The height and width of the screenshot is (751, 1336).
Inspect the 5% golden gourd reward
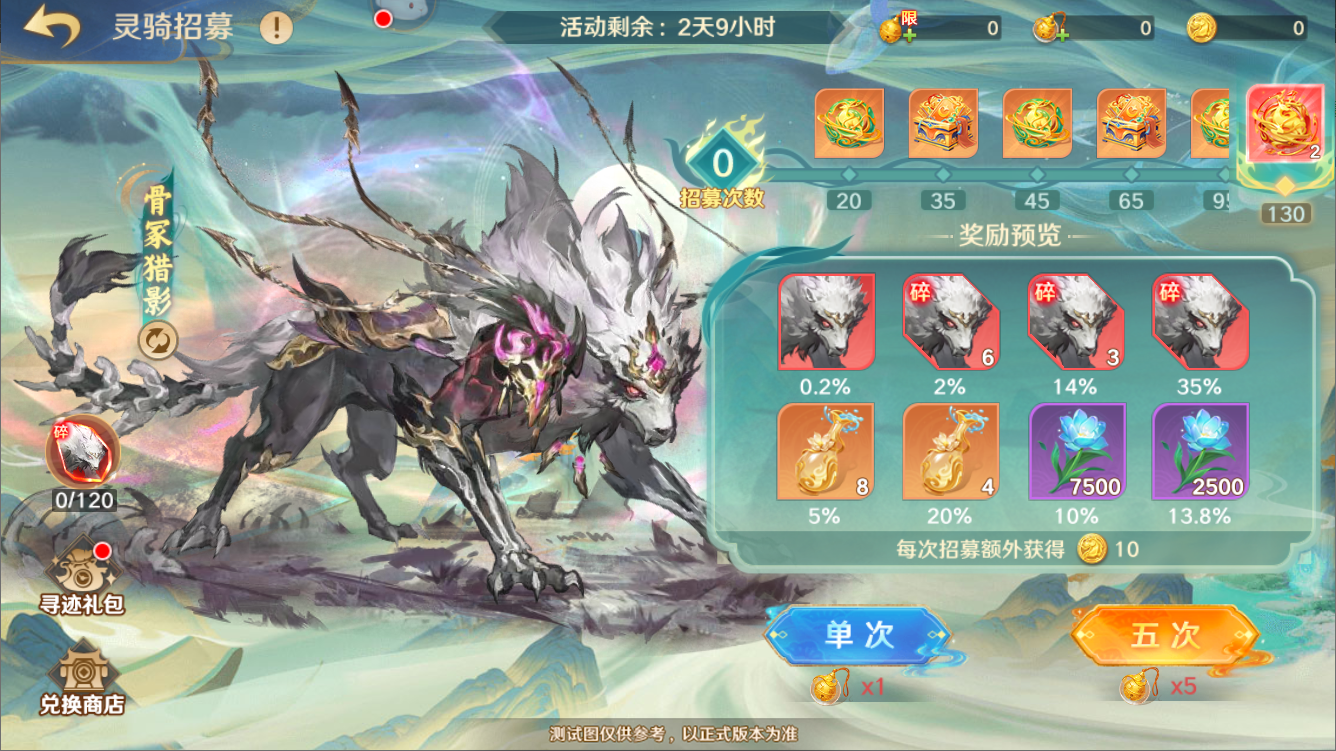[x=826, y=451]
